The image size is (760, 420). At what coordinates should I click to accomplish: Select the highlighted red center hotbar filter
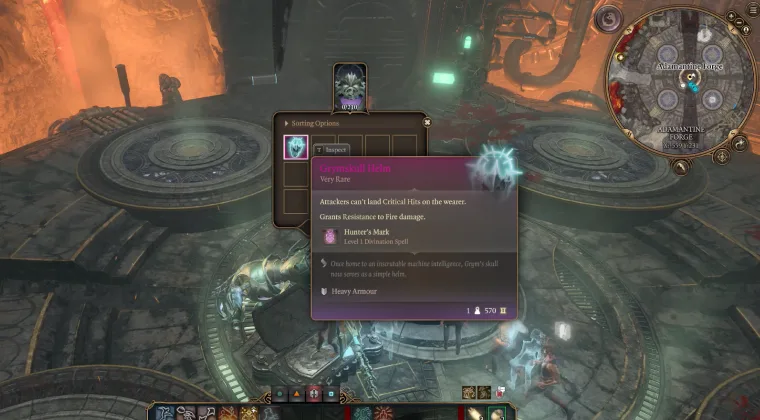pos(314,393)
